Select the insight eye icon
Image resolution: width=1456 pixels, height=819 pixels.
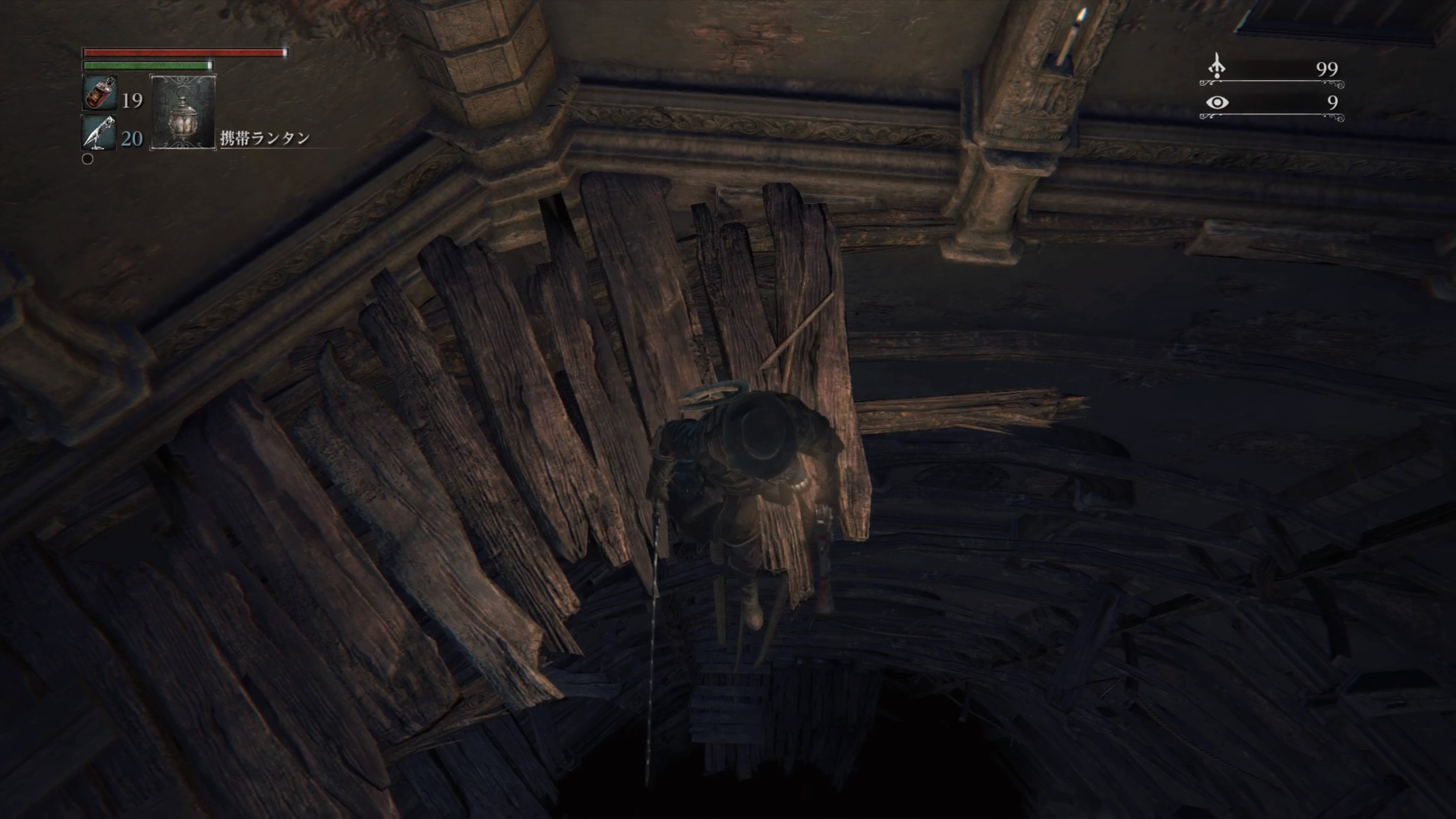1217,102
